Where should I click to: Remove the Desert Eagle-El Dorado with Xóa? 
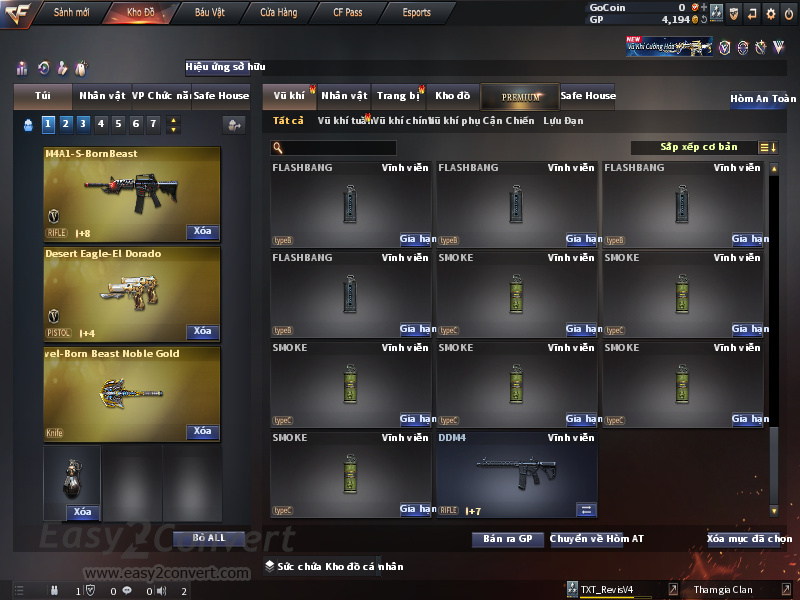tap(202, 332)
